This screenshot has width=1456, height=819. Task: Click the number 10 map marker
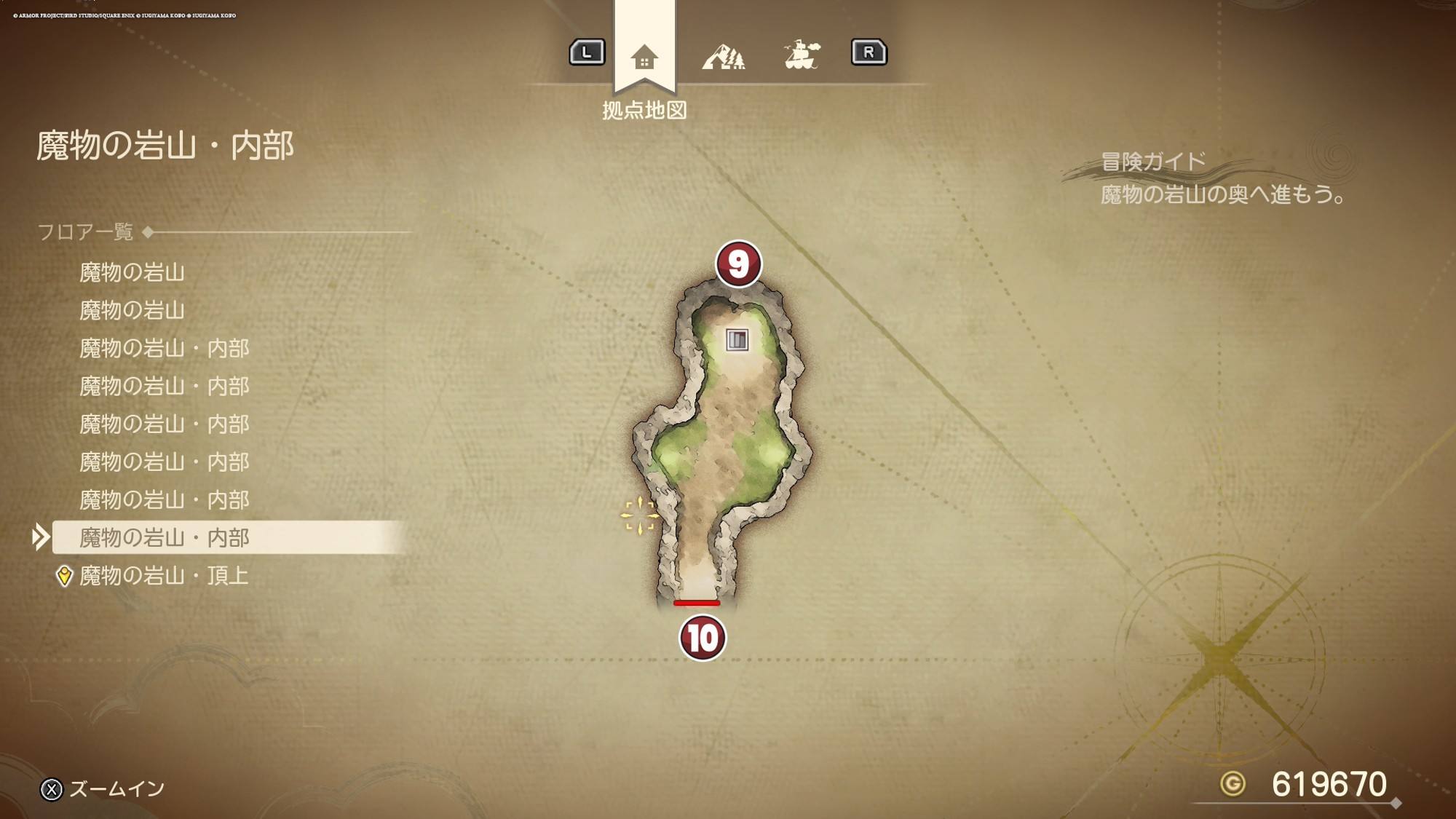[702, 638]
